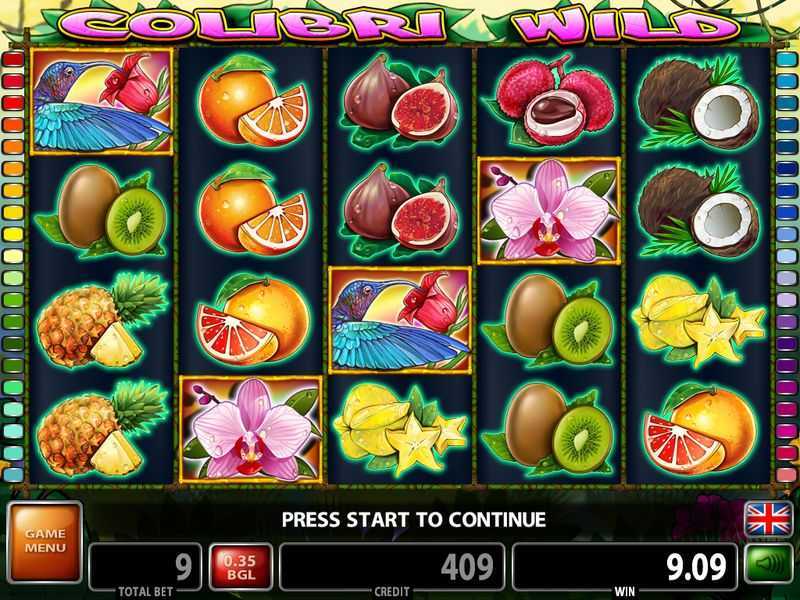Screen dimensions: 800x600
Task: Change the 0.35 BGL denomination
Action: click(240, 568)
